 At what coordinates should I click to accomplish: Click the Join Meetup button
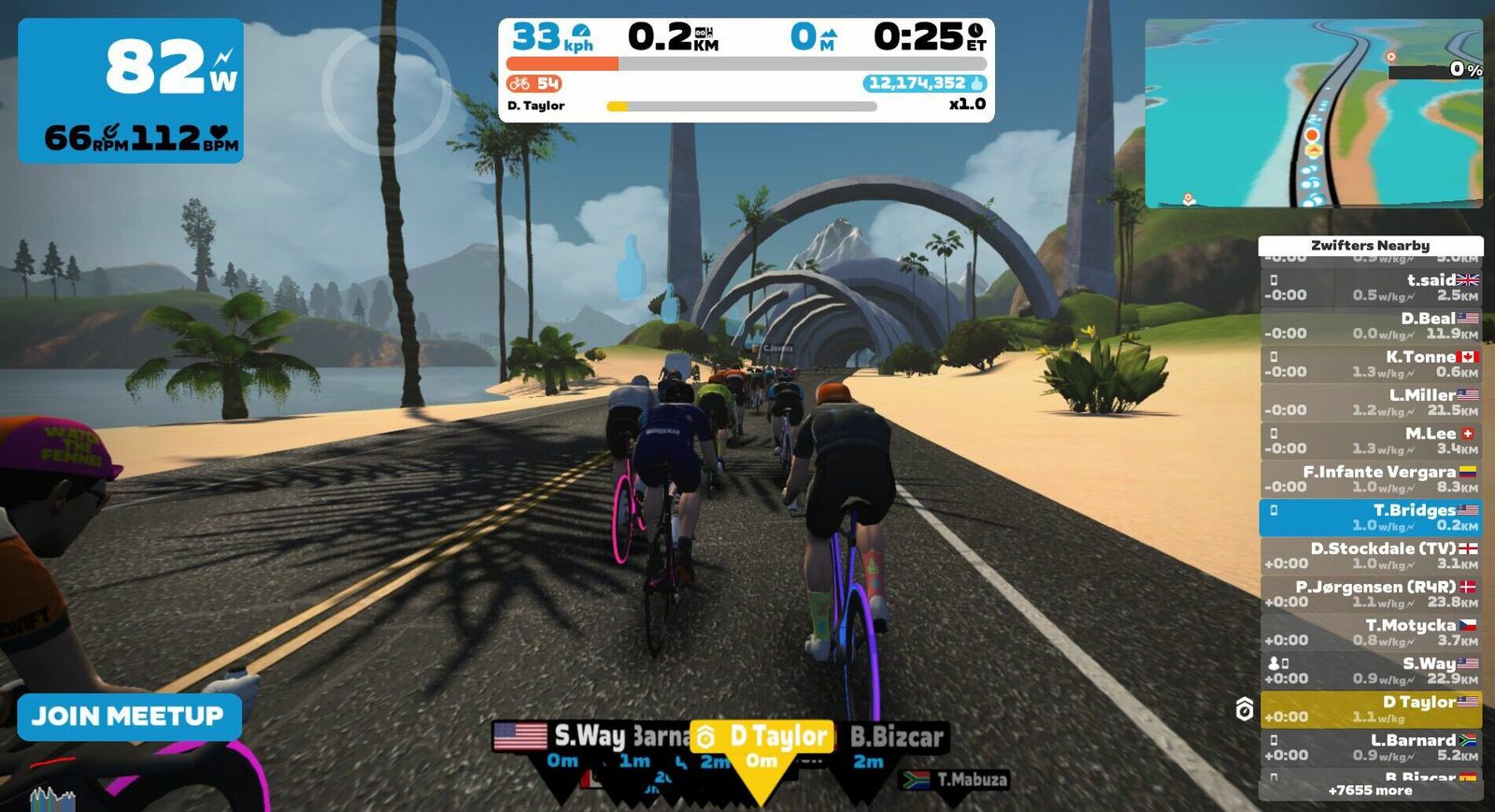point(128,717)
